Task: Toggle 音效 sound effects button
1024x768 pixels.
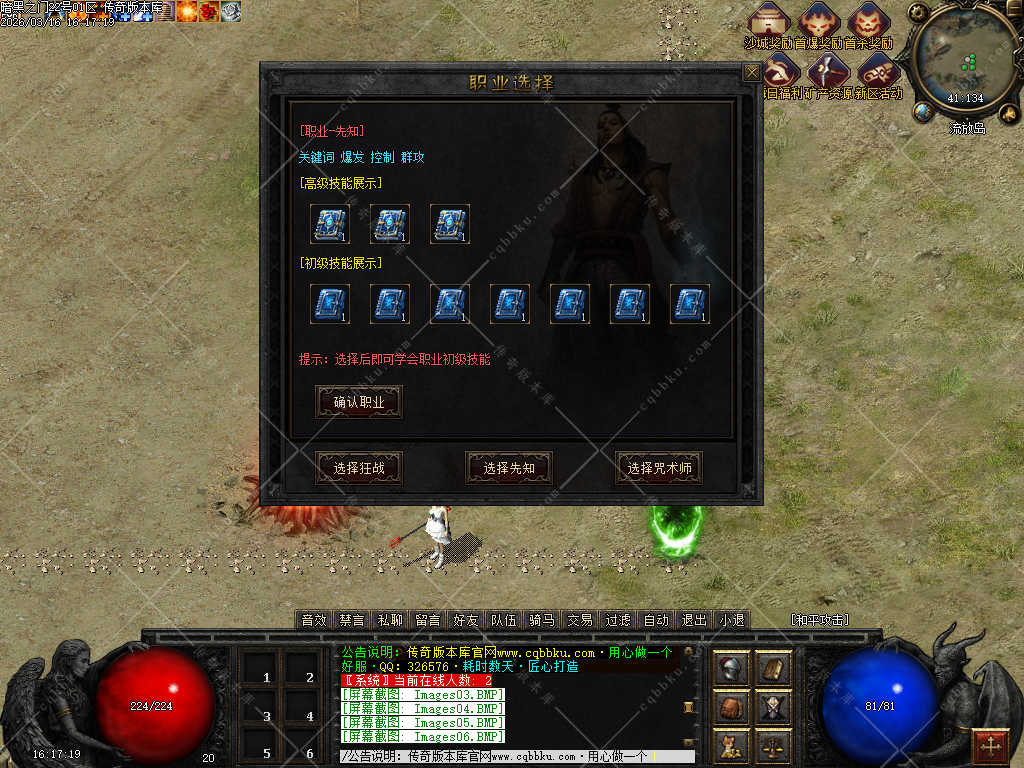Action: (314, 620)
